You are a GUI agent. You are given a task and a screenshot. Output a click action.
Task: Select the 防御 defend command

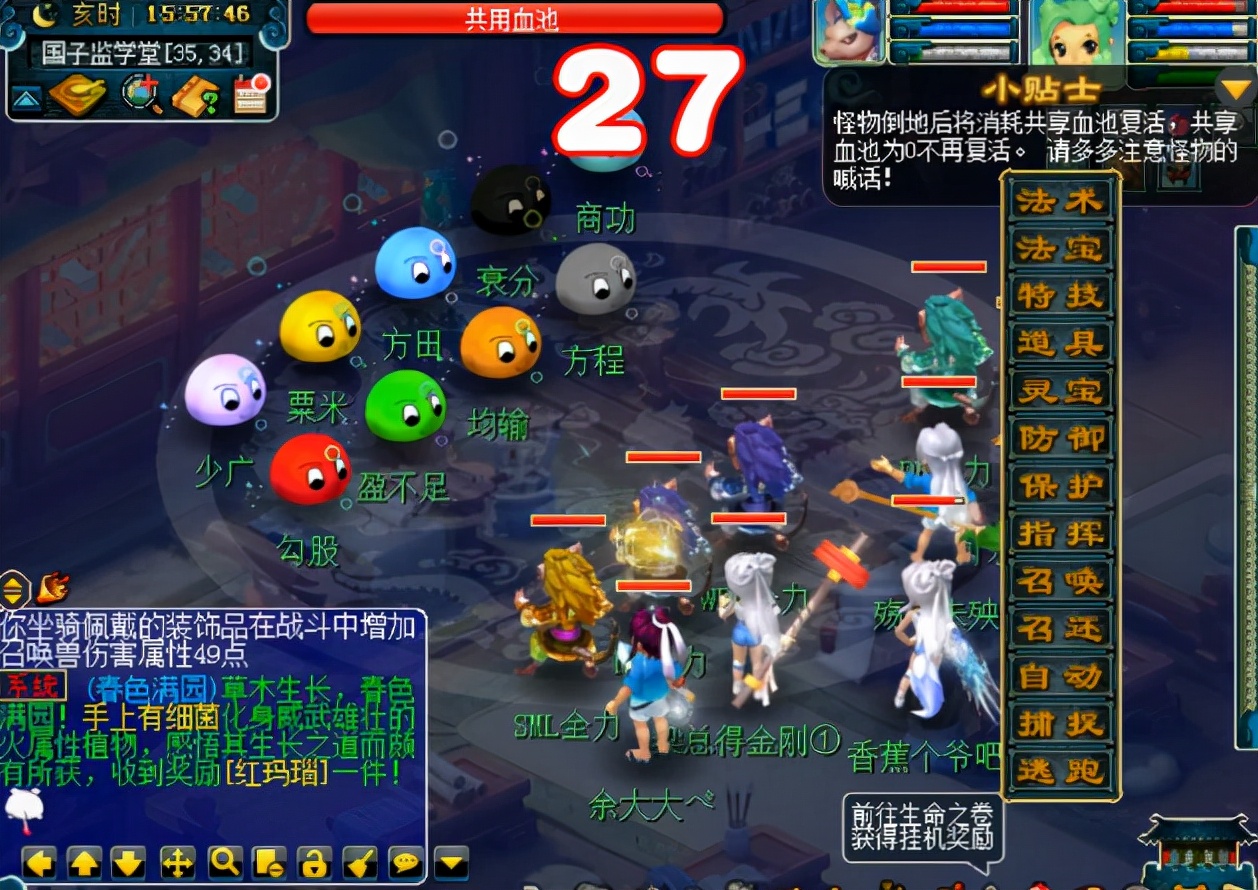[1059, 439]
